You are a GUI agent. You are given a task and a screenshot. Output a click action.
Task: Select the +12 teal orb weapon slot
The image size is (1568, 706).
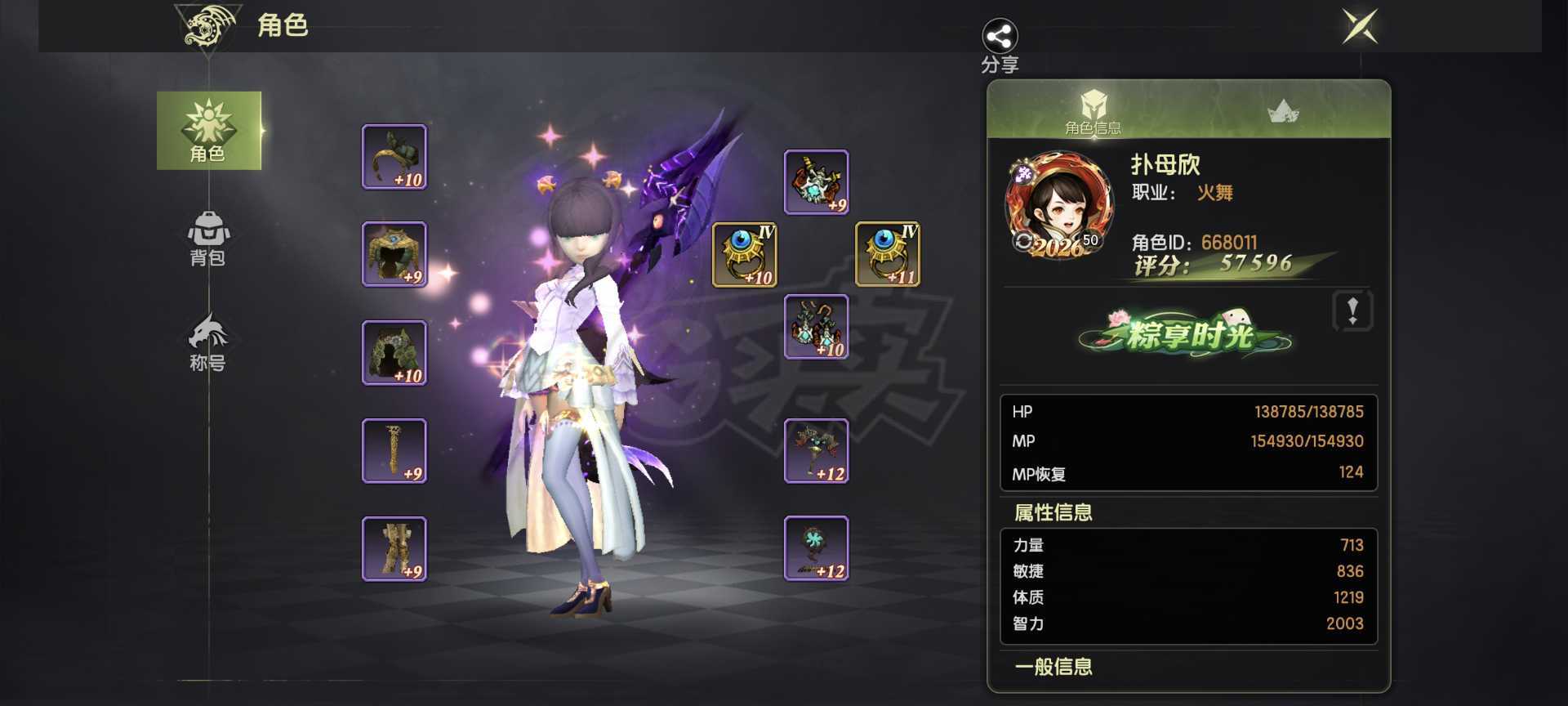(816, 548)
